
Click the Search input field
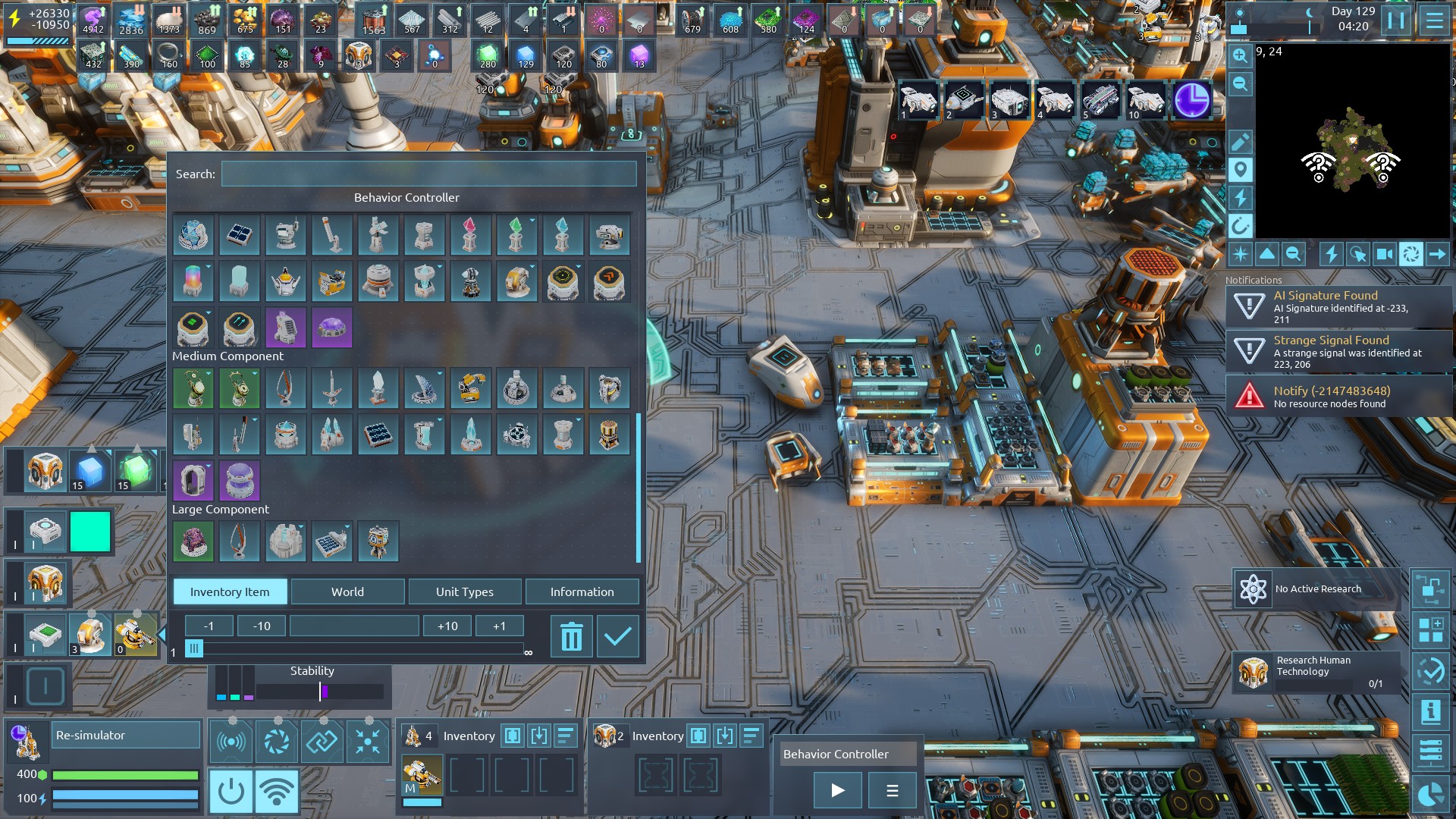(428, 174)
